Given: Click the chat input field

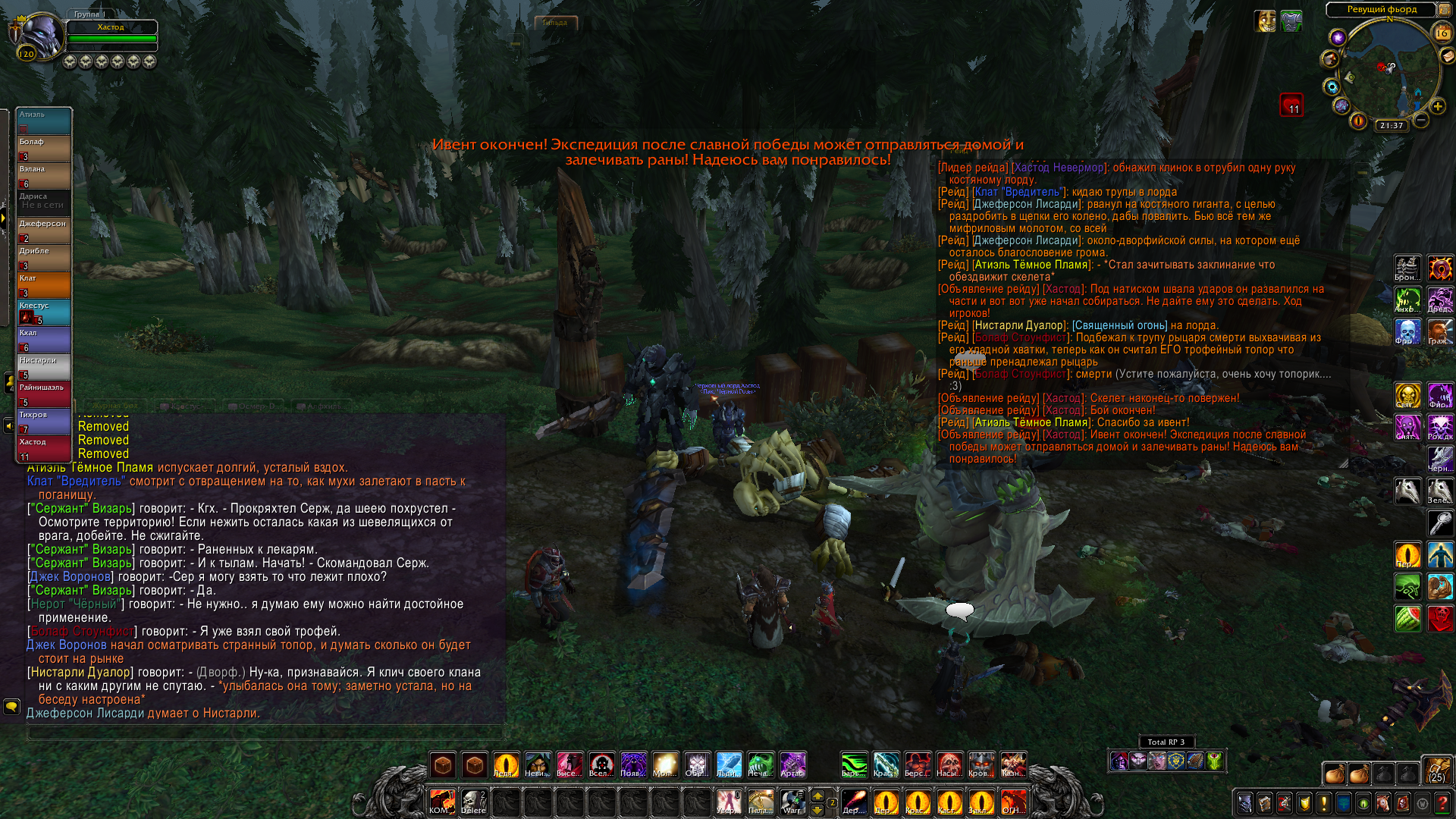Looking at the screenshot, I should 265,733.
